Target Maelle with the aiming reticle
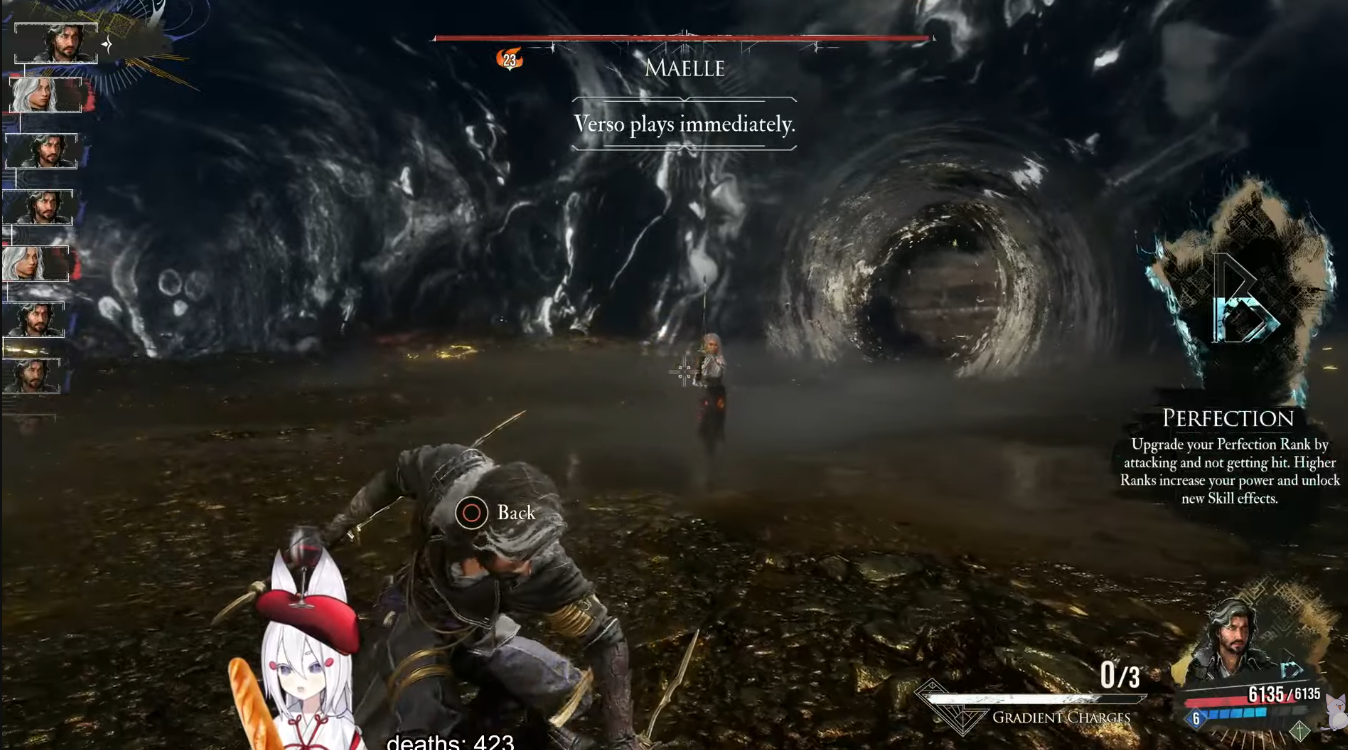The image size is (1348, 750). [x=687, y=372]
